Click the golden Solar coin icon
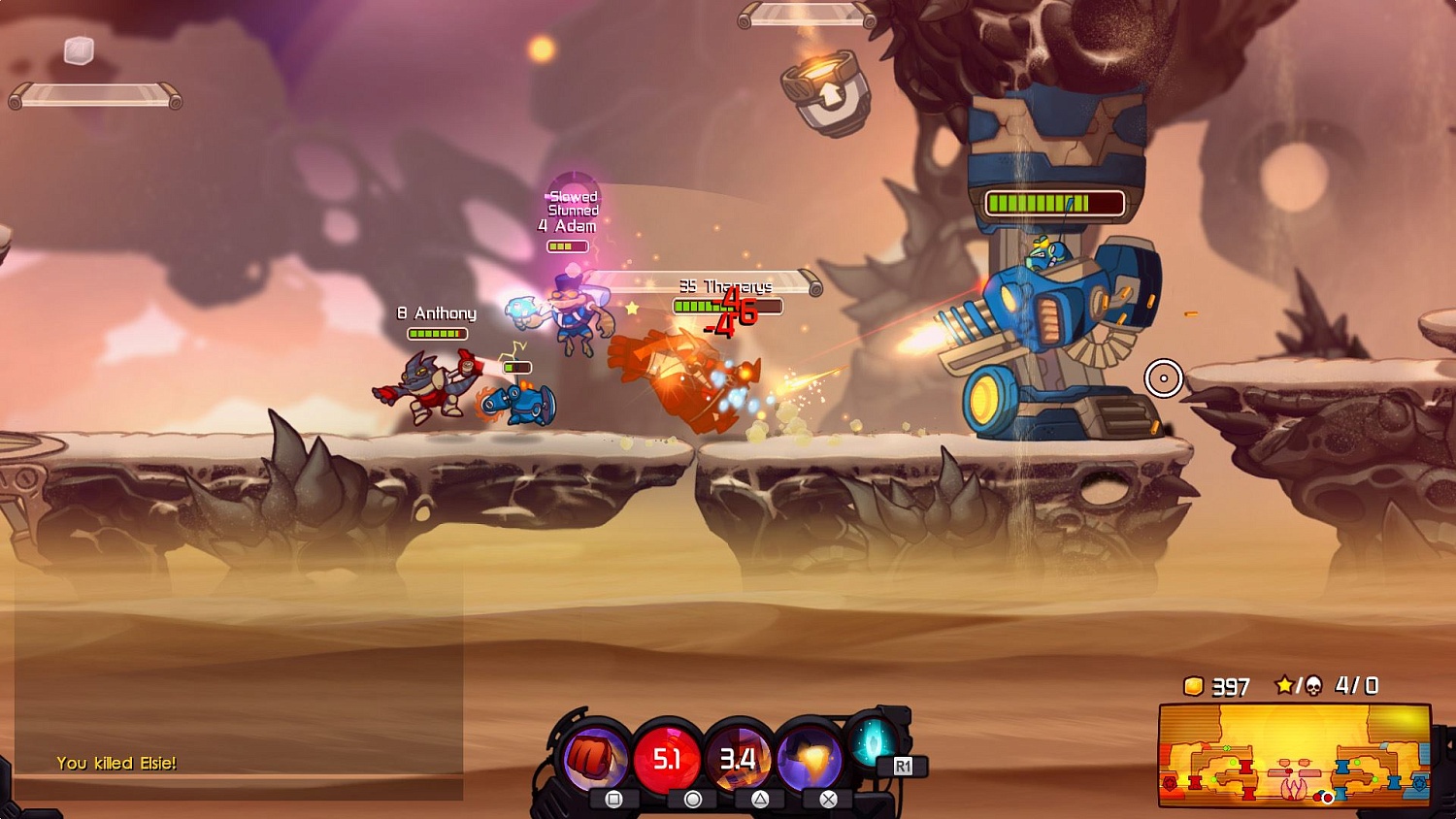The width and height of the screenshot is (1456, 819). click(x=1192, y=687)
